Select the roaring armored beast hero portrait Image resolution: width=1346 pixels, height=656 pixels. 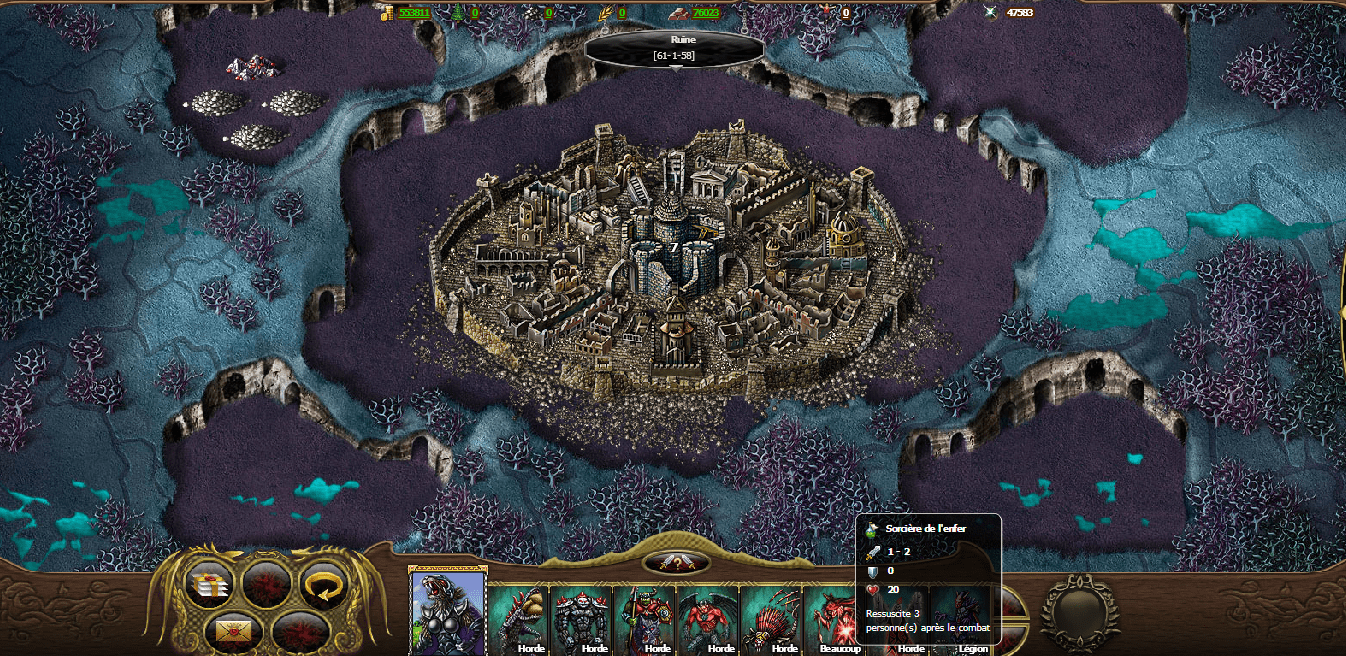click(448, 612)
